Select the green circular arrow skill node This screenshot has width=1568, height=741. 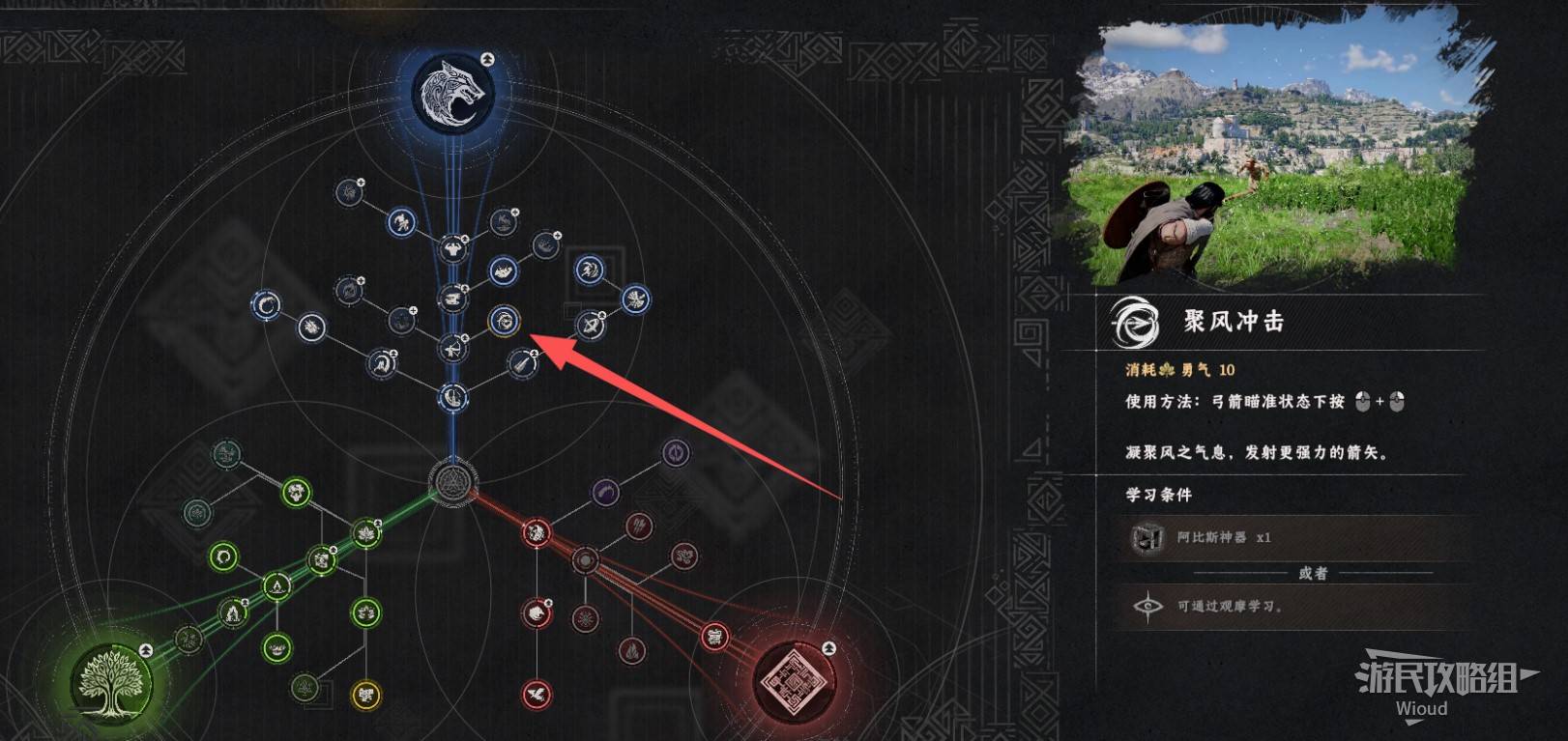click(x=224, y=556)
